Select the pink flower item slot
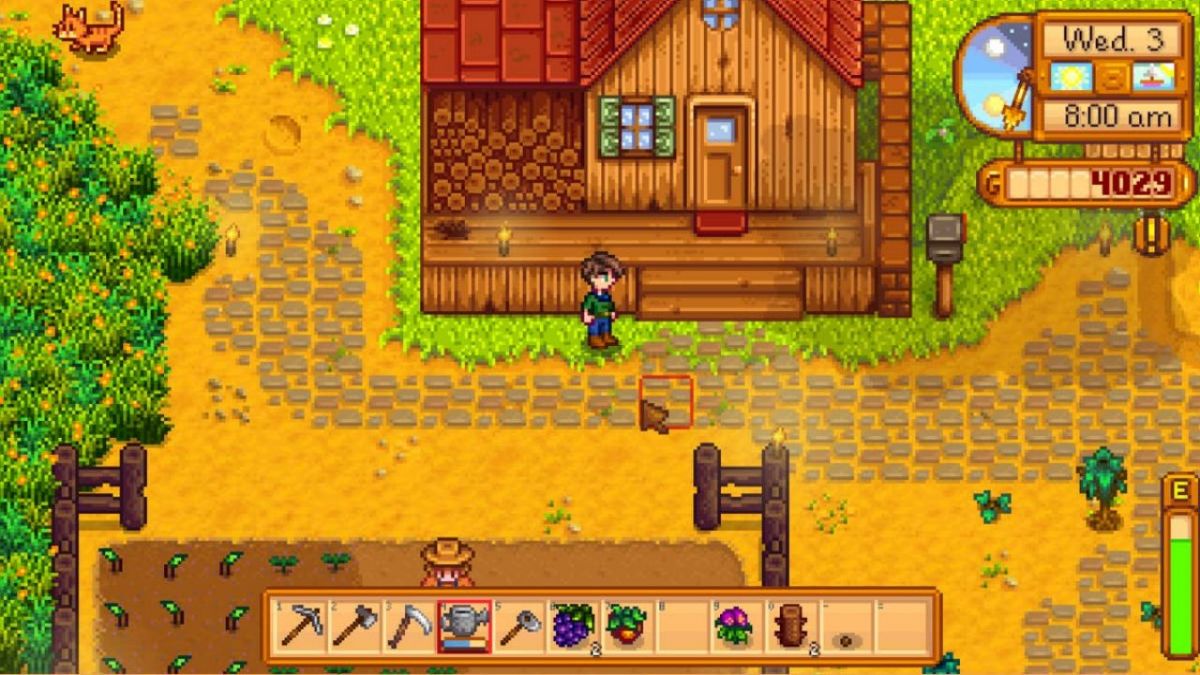This screenshot has height=675, width=1200. point(737,626)
